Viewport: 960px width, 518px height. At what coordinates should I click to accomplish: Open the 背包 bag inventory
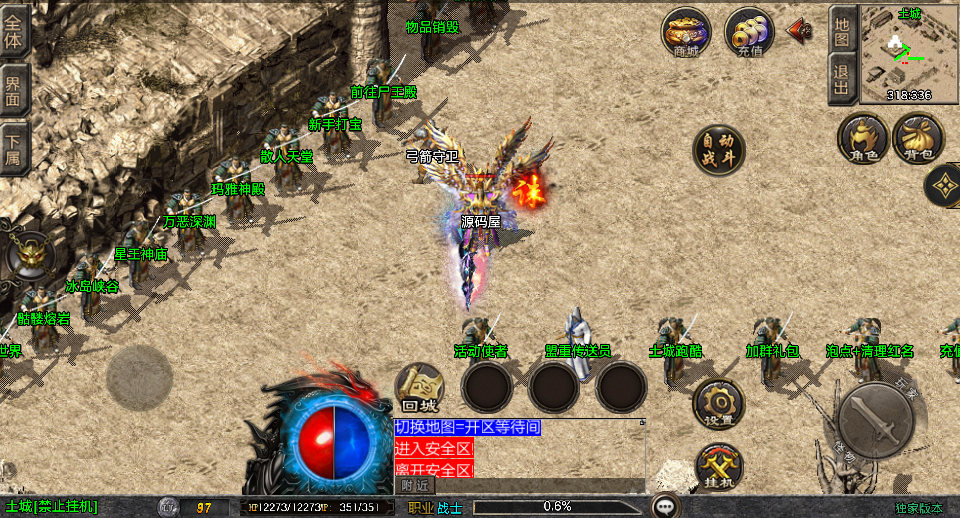coord(918,137)
